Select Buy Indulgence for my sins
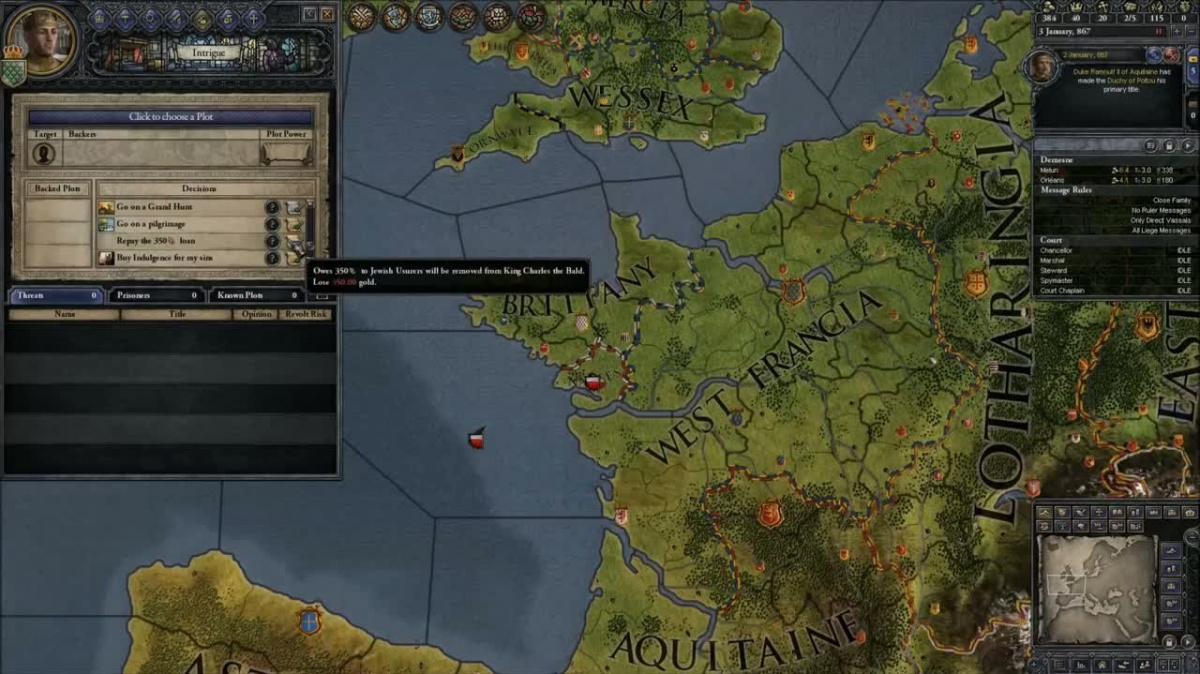The image size is (1200, 674). (165, 258)
